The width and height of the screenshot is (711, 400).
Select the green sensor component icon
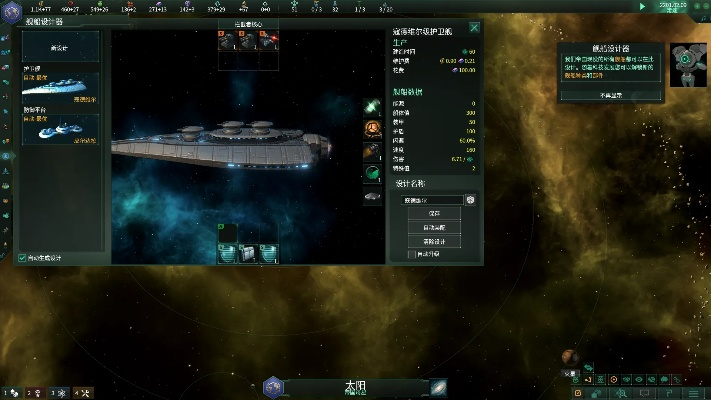tap(372, 173)
